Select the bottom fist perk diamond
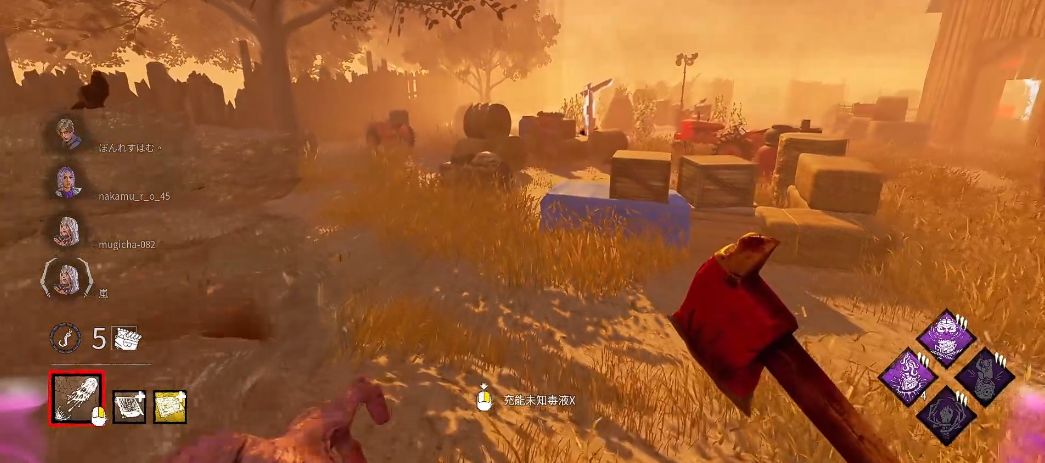Viewport: 1045px width, 463px height. 946,413
